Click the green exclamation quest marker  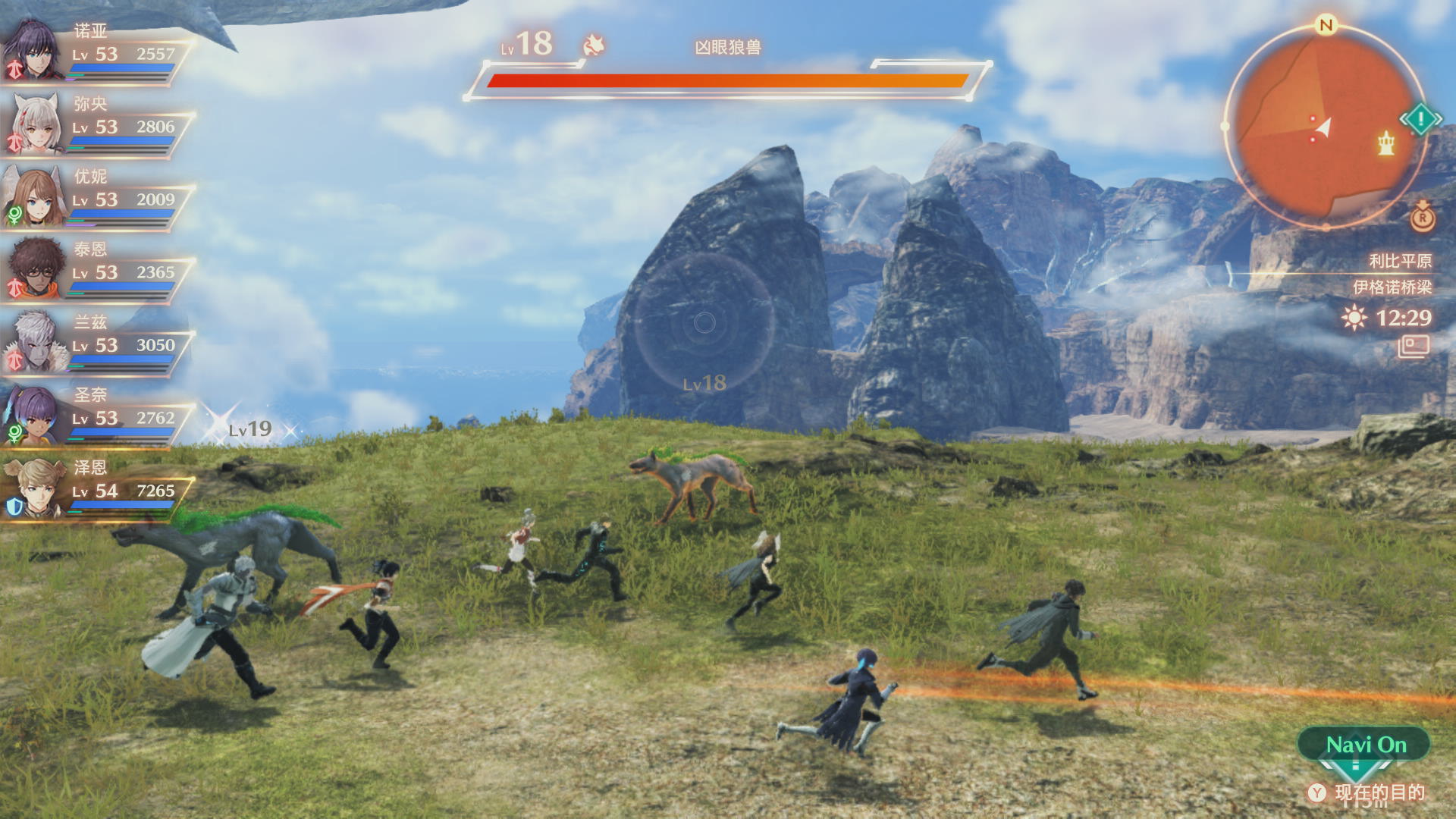pyautogui.click(x=1420, y=119)
